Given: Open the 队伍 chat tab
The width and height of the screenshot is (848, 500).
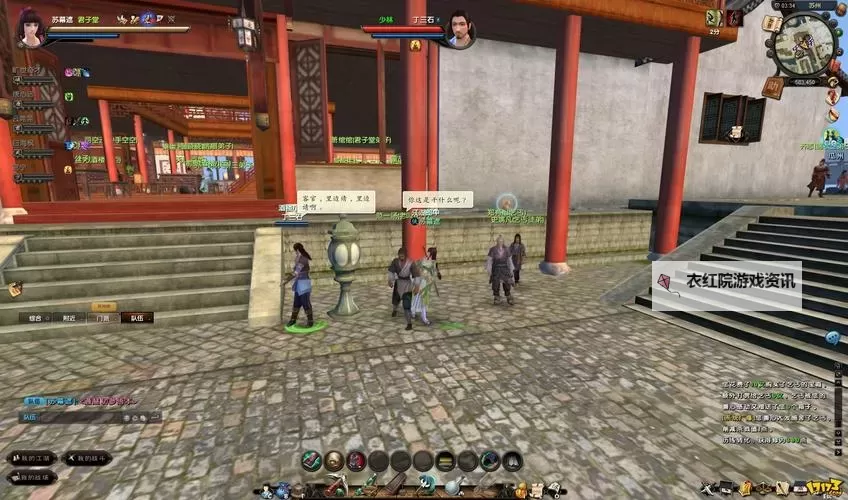Looking at the screenshot, I should click(137, 318).
